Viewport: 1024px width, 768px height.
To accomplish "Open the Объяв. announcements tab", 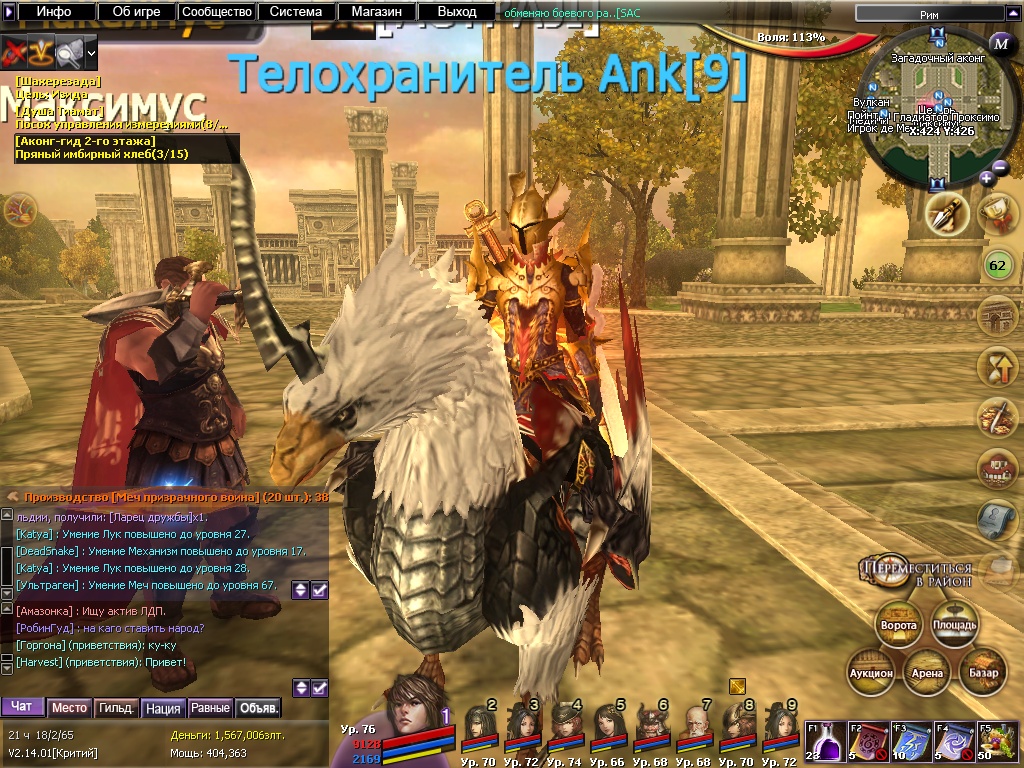I will pyautogui.click(x=258, y=707).
